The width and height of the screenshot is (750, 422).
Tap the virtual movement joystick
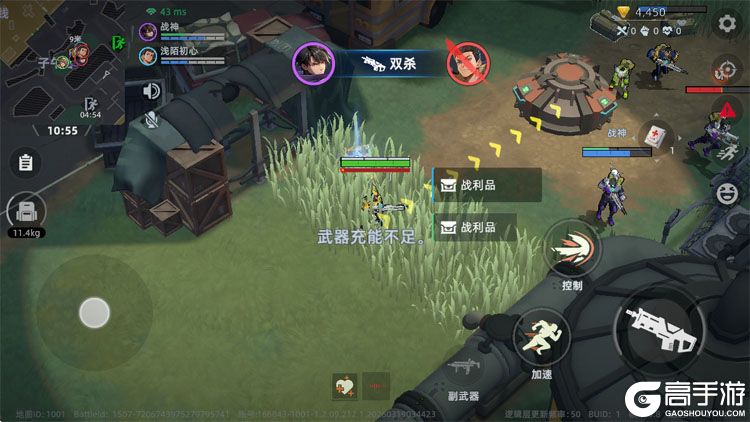(x=94, y=313)
